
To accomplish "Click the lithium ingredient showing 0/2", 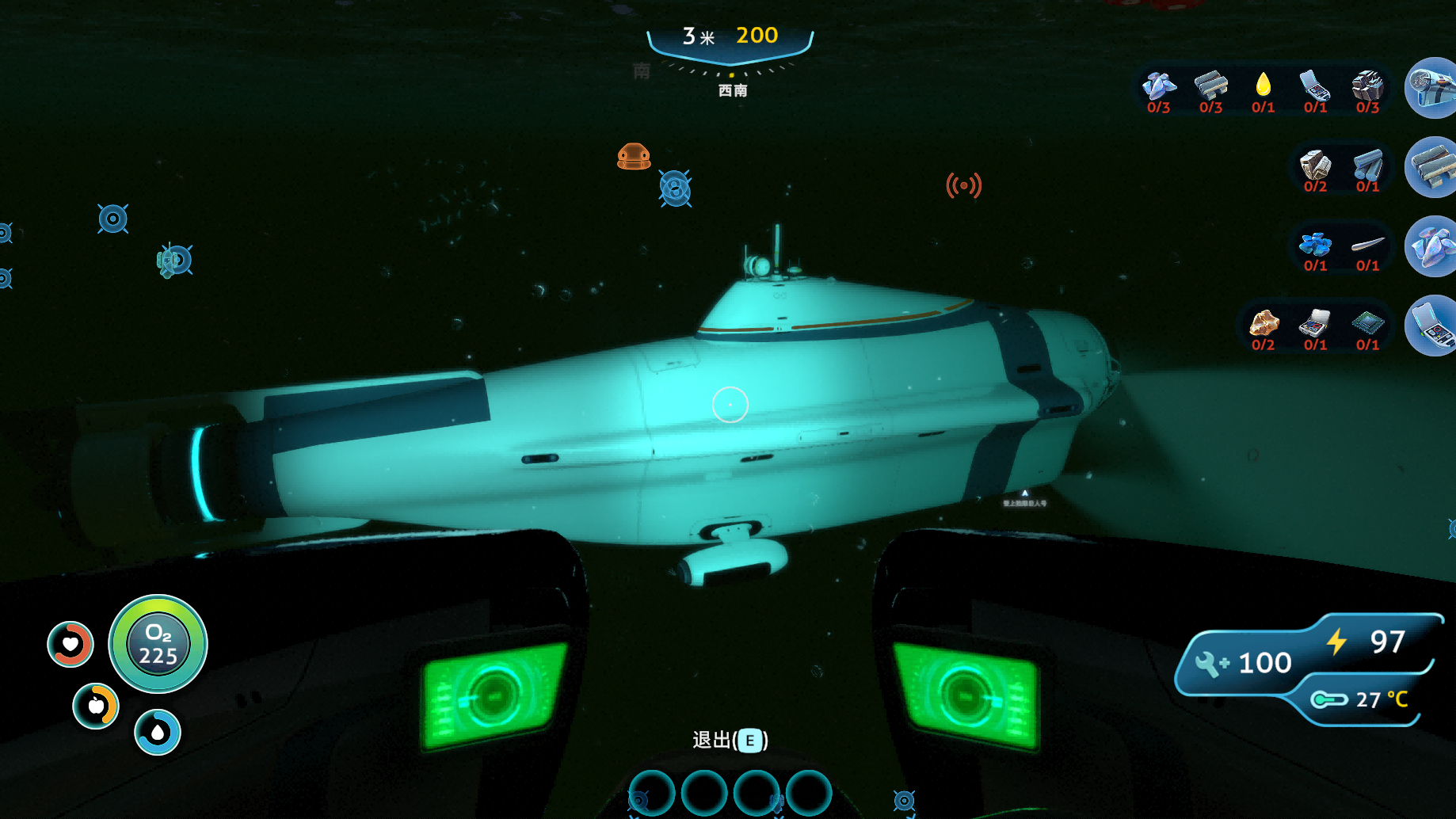I will coord(1315,165).
